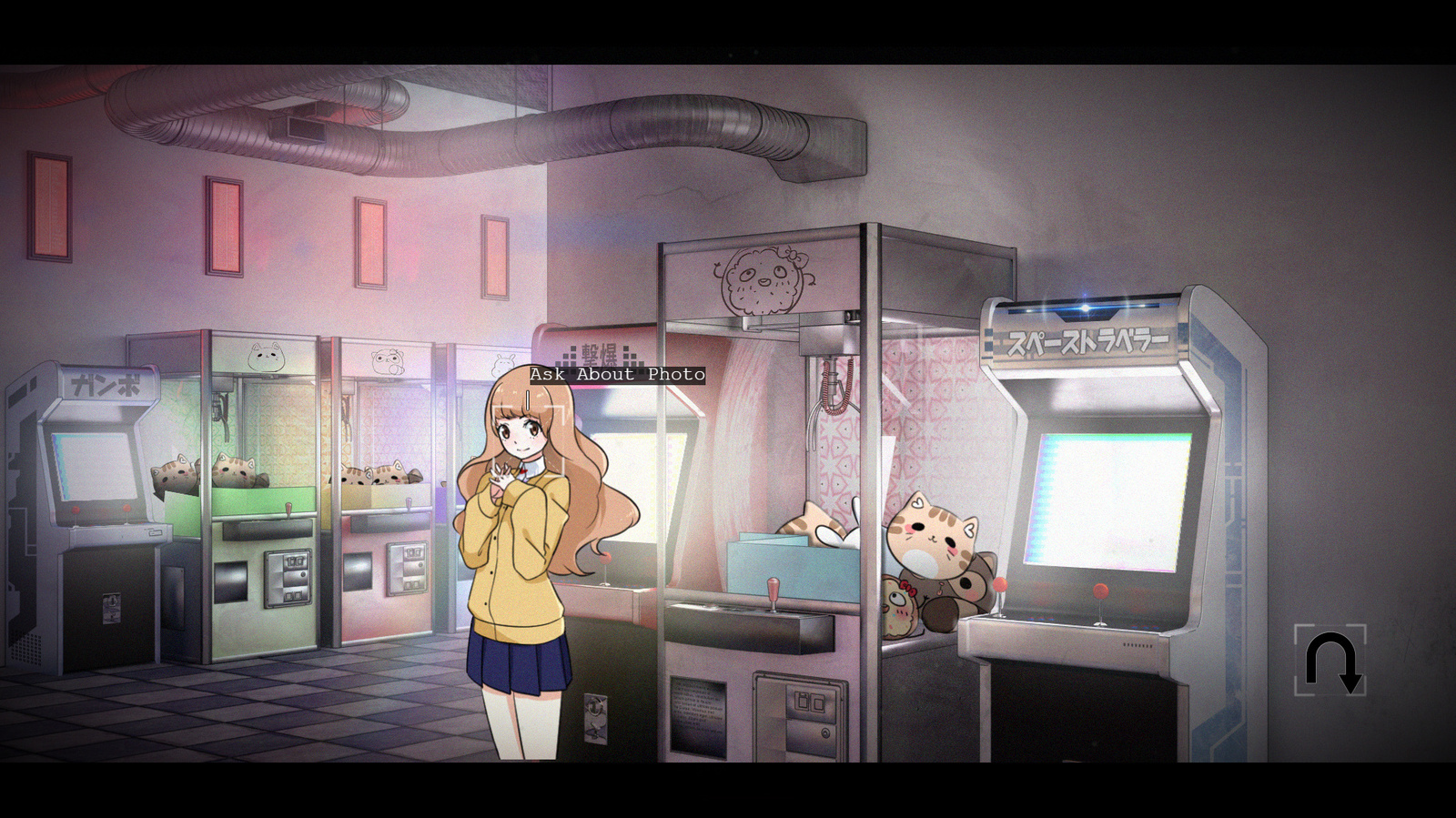Screen dimensions: 1456x818
Task: Select the Ask About Photo prompt on the girl
Action: 616,373
